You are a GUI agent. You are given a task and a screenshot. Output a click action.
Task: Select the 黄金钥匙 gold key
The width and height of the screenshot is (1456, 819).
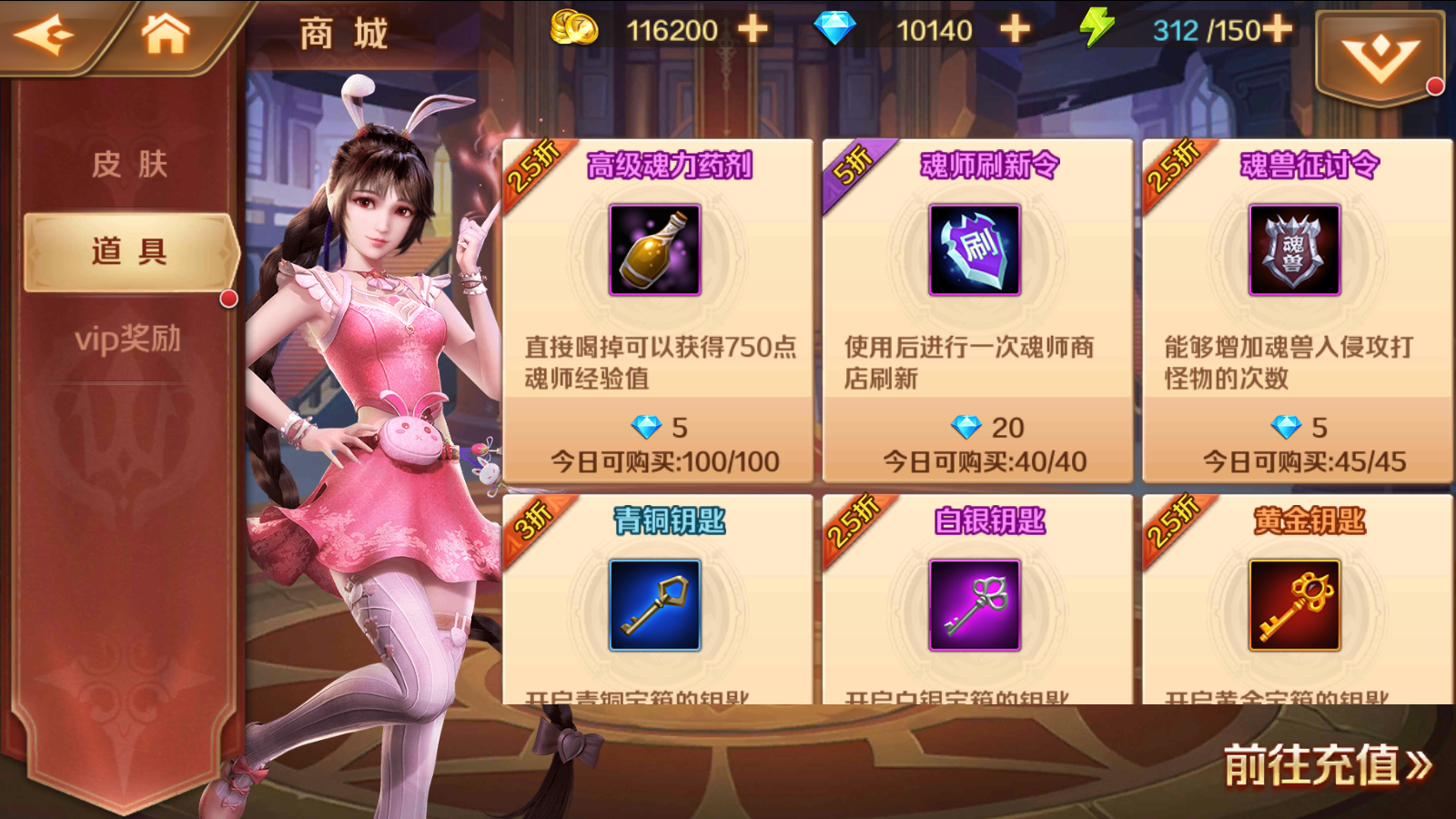click(1297, 601)
